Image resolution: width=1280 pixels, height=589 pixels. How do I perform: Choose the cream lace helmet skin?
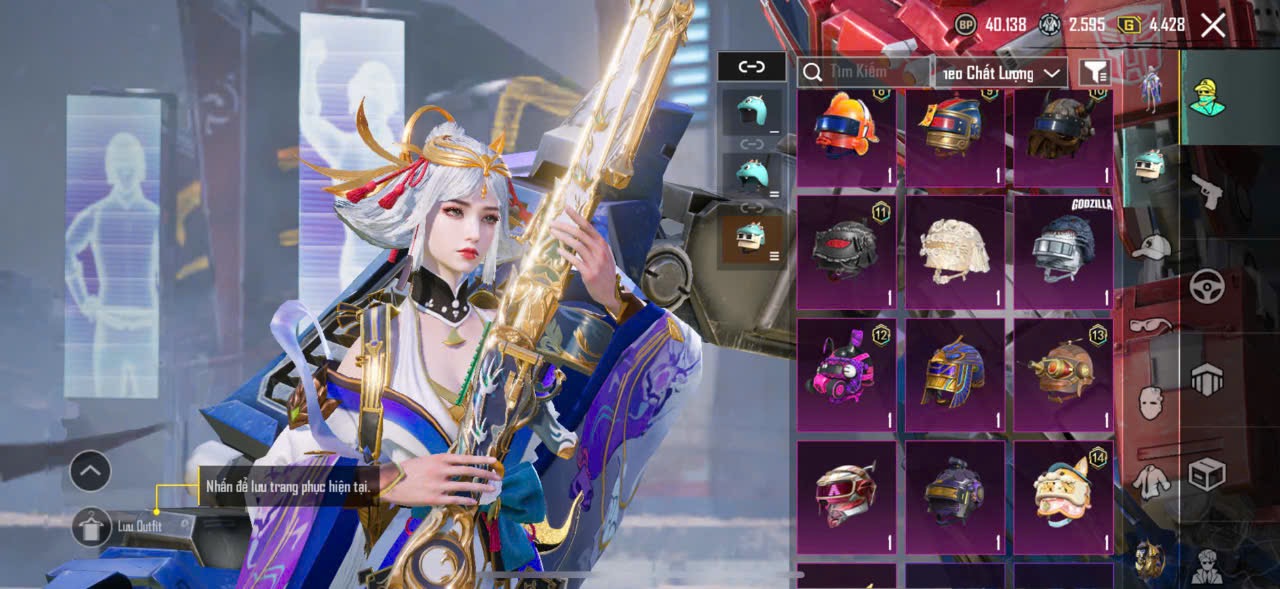pos(954,252)
